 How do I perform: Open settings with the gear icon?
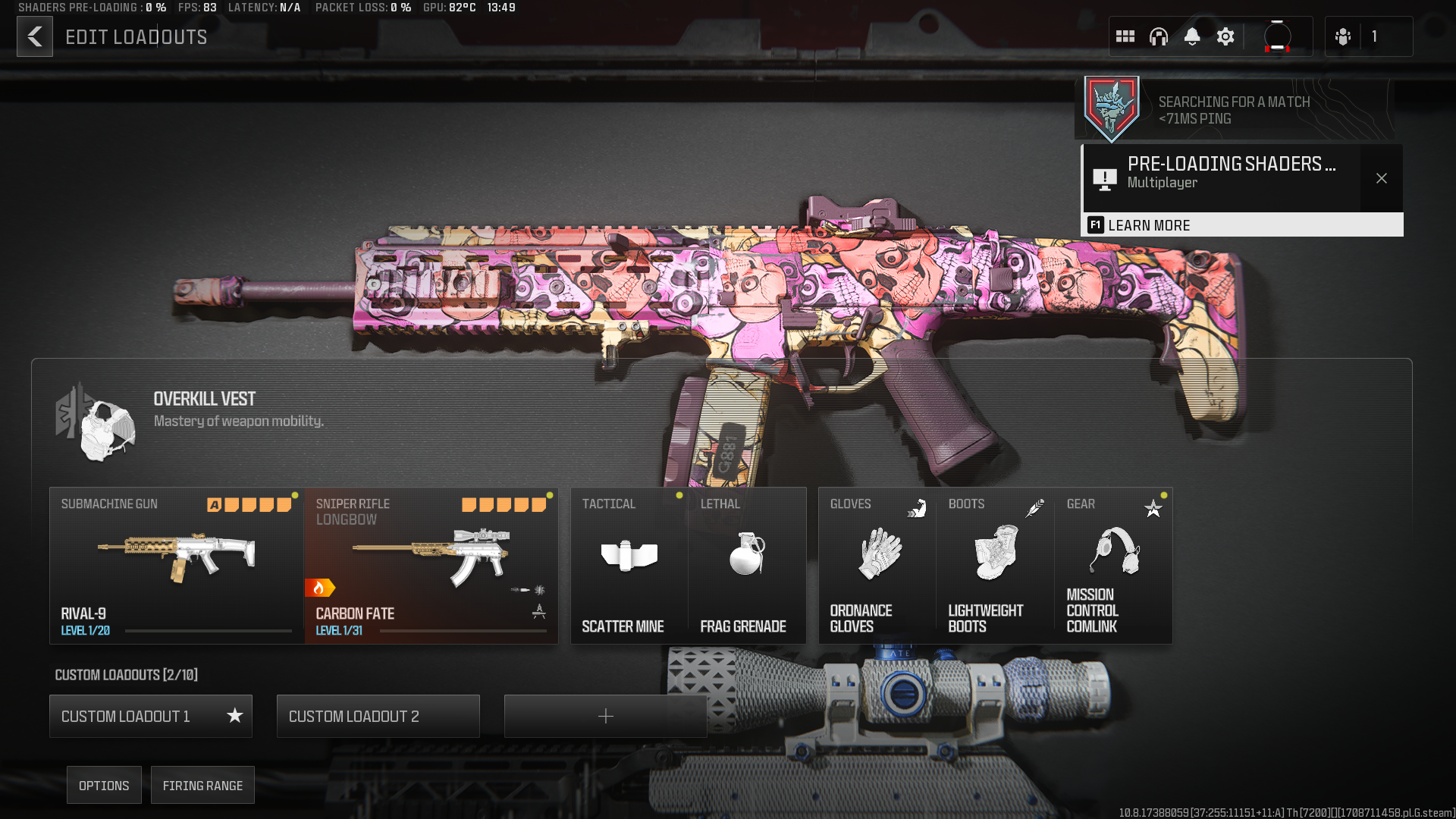[1225, 36]
